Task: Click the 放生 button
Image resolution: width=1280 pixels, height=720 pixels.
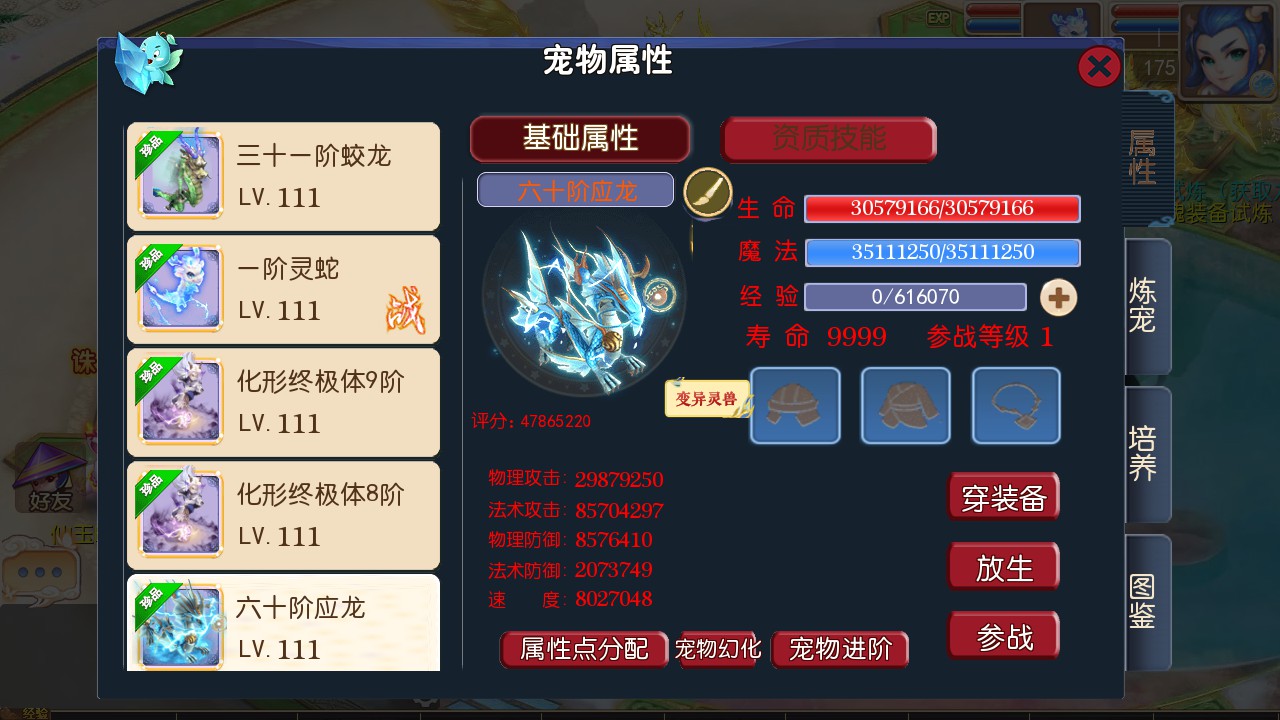Action: pos(1003,565)
